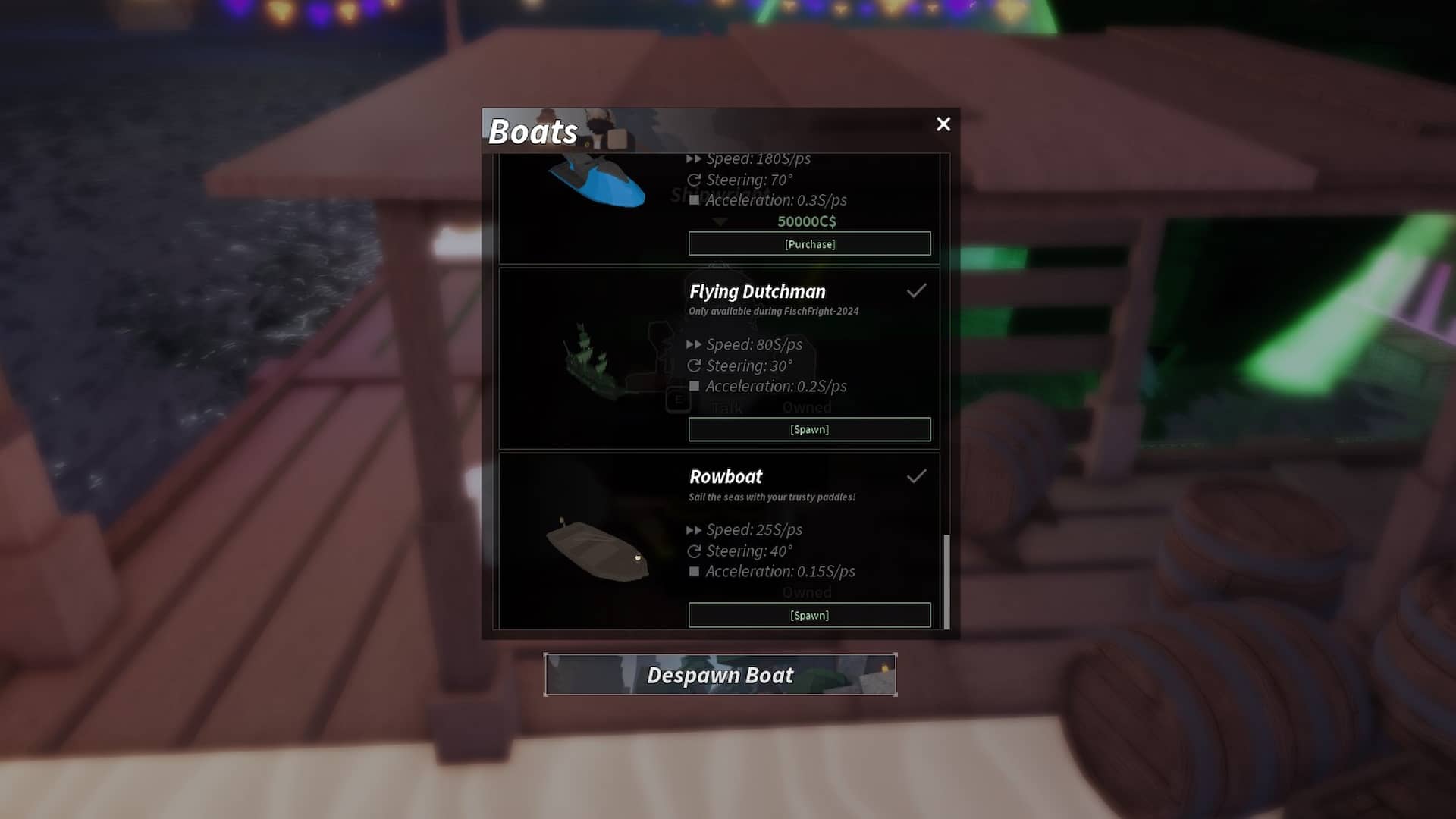The width and height of the screenshot is (1456, 819).
Task: Close the Boats shop window
Action: tap(943, 124)
